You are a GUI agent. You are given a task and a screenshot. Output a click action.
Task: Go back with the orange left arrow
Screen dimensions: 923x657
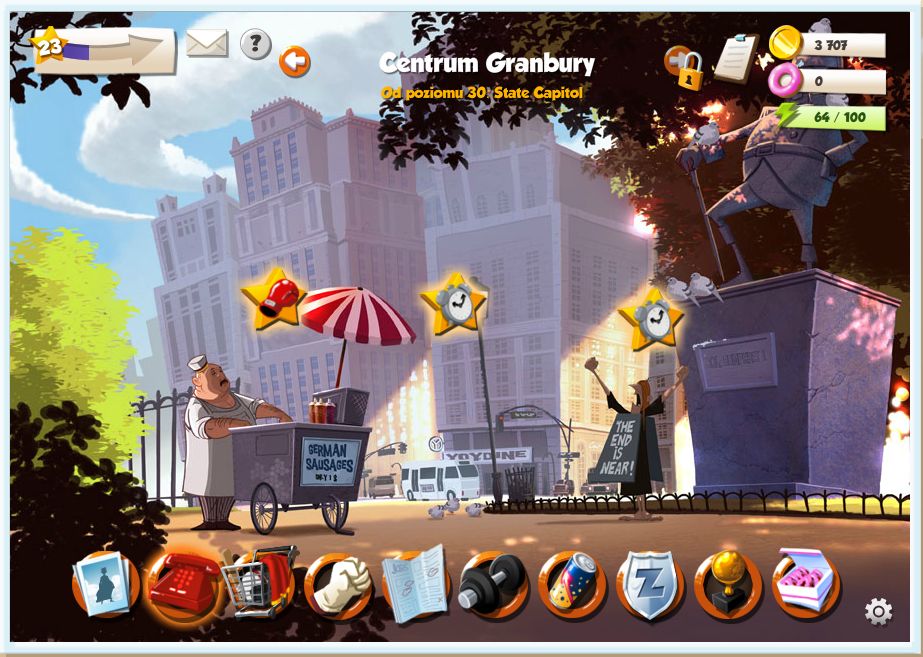[x=295, y=62]
